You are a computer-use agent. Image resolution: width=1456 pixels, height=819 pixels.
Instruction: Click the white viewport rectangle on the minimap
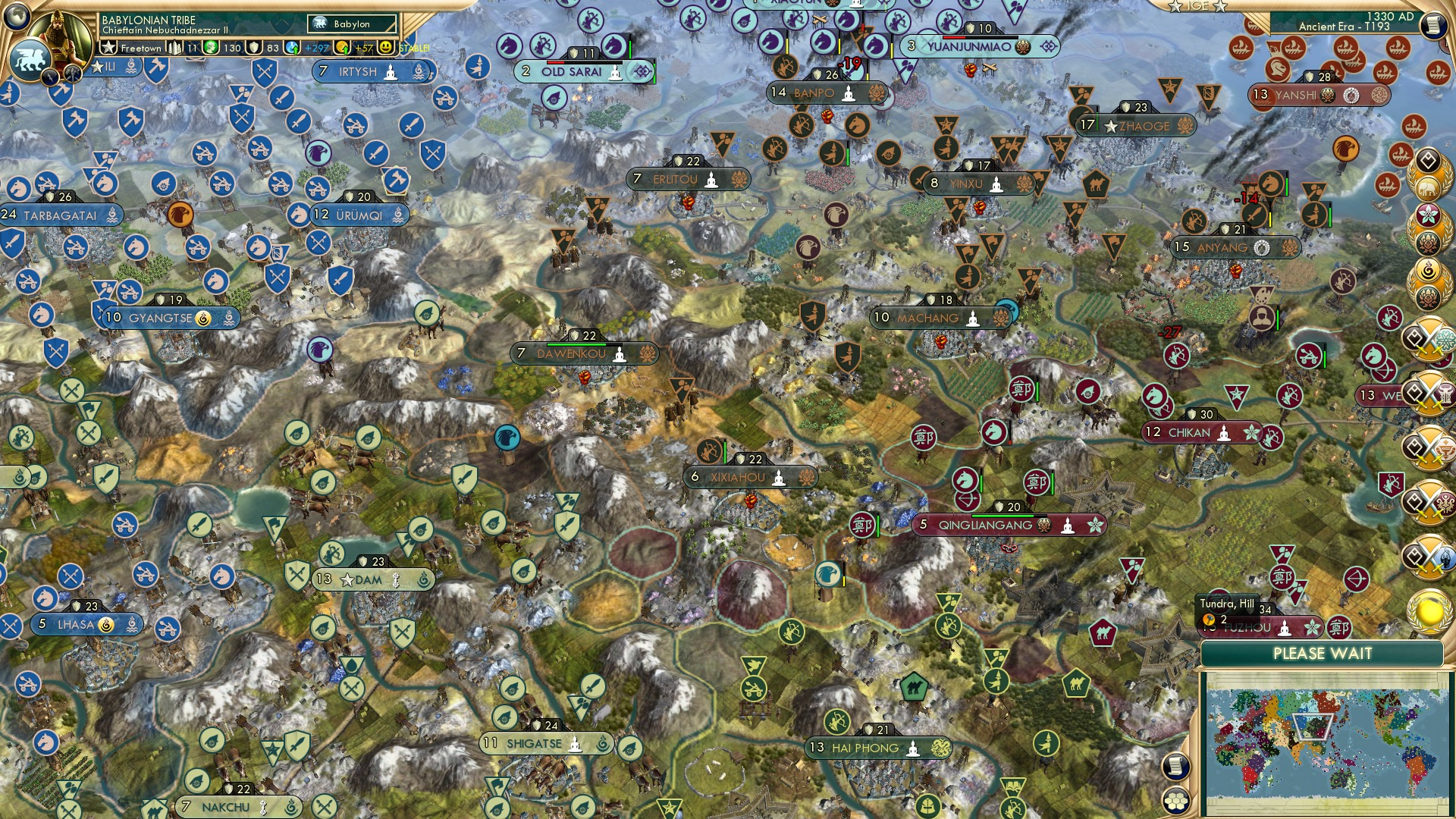click(1314, 728)
